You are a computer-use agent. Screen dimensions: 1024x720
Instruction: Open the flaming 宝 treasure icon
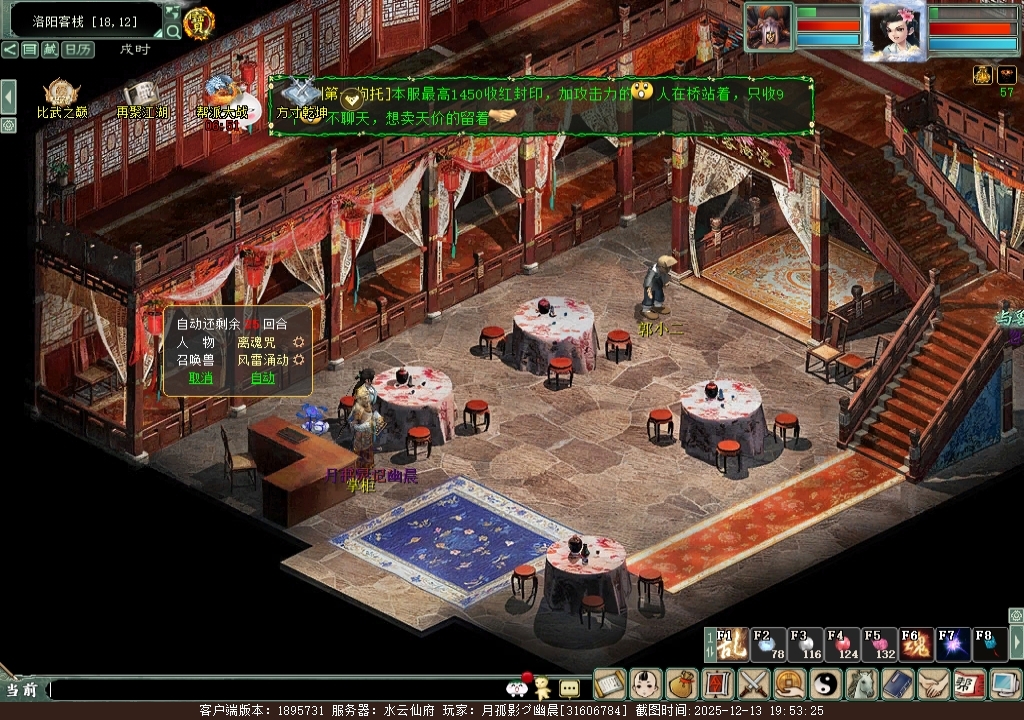(x=198, y=21)
